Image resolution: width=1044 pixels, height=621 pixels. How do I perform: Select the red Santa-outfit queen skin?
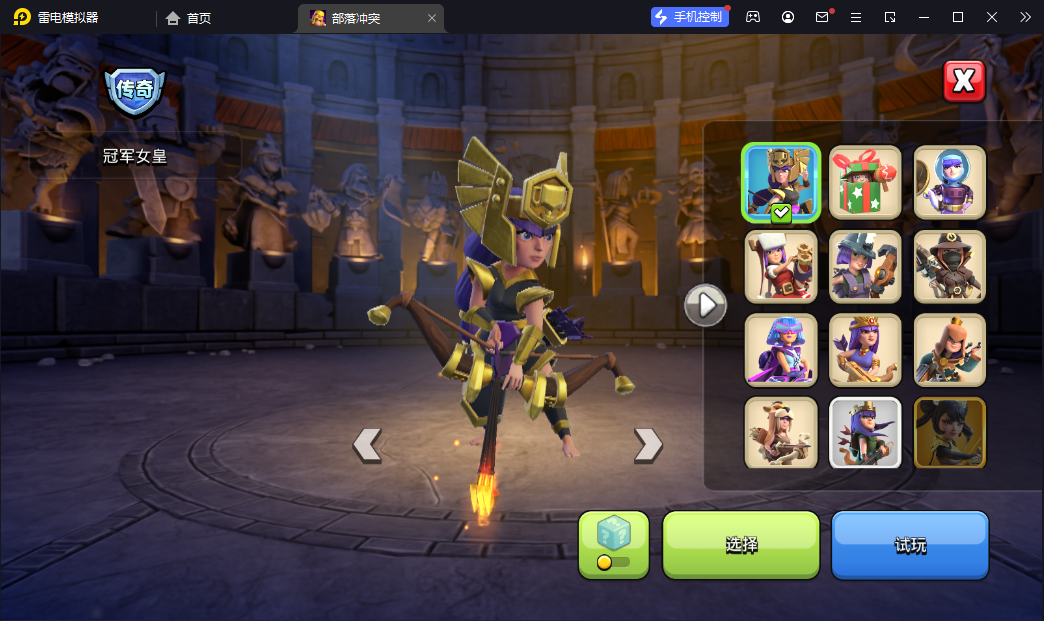[781, 267]
